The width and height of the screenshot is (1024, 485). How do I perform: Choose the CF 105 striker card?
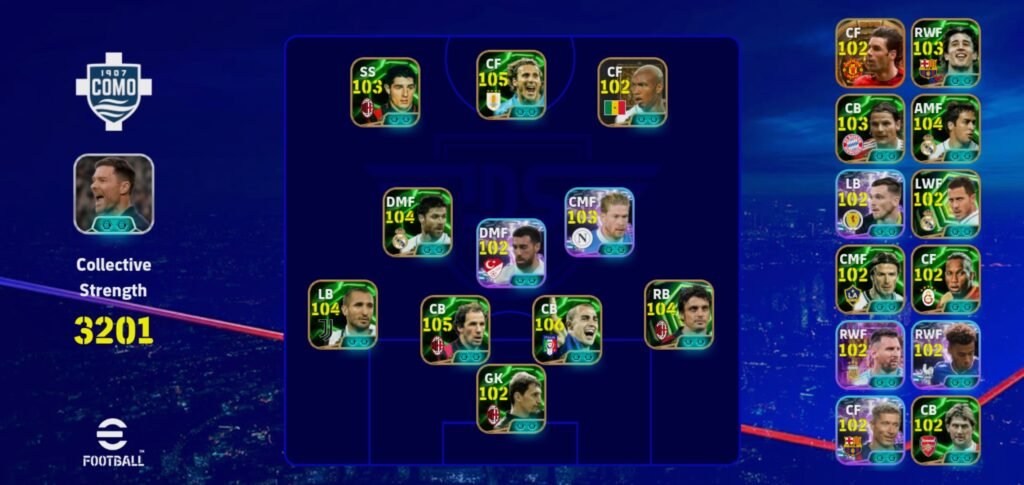[511, 85]
